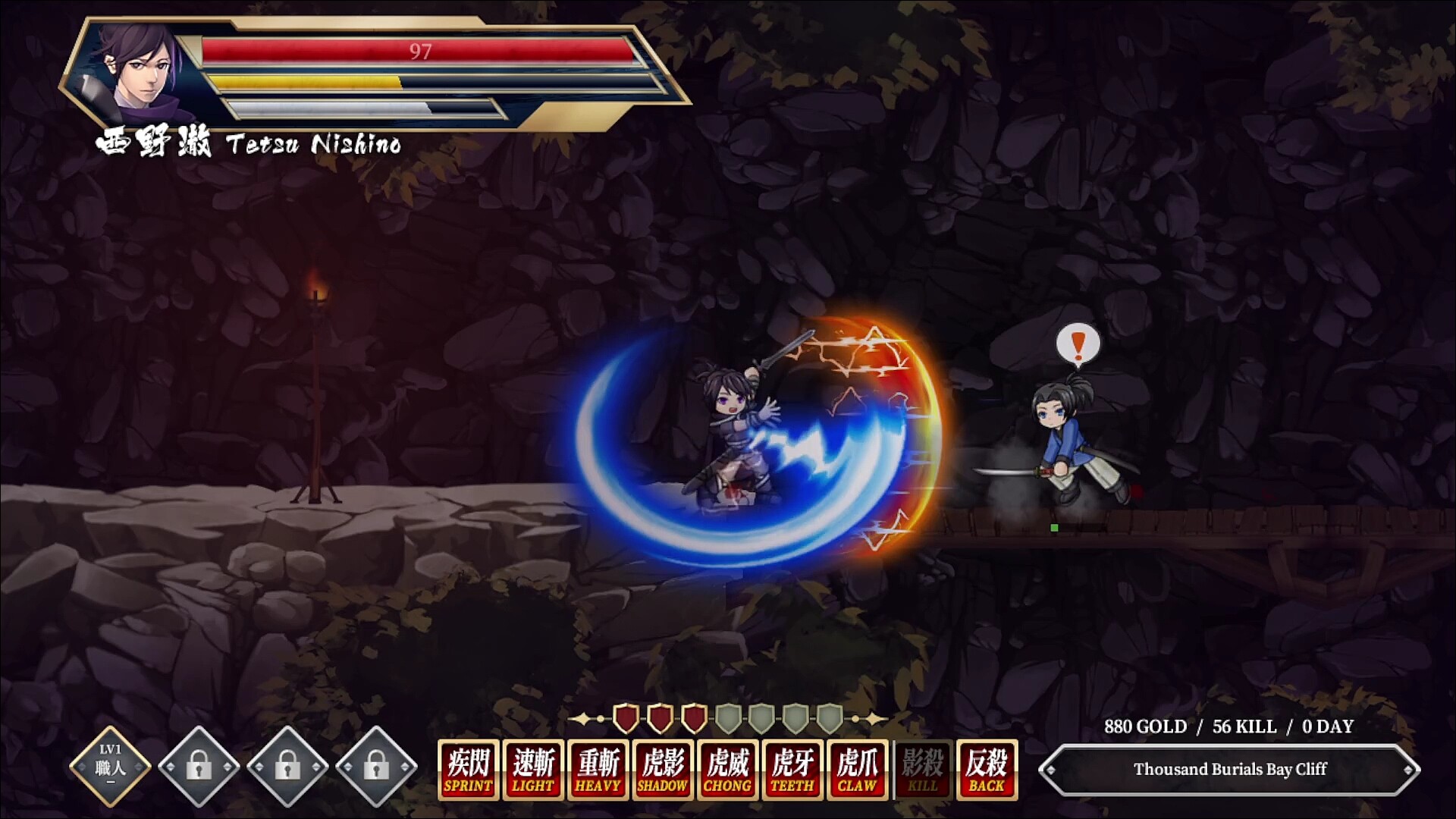Click Tetsu Nishino's character portrait
Screen dimensions: 1456x819
pyautogui.click(x=136, y=68)
